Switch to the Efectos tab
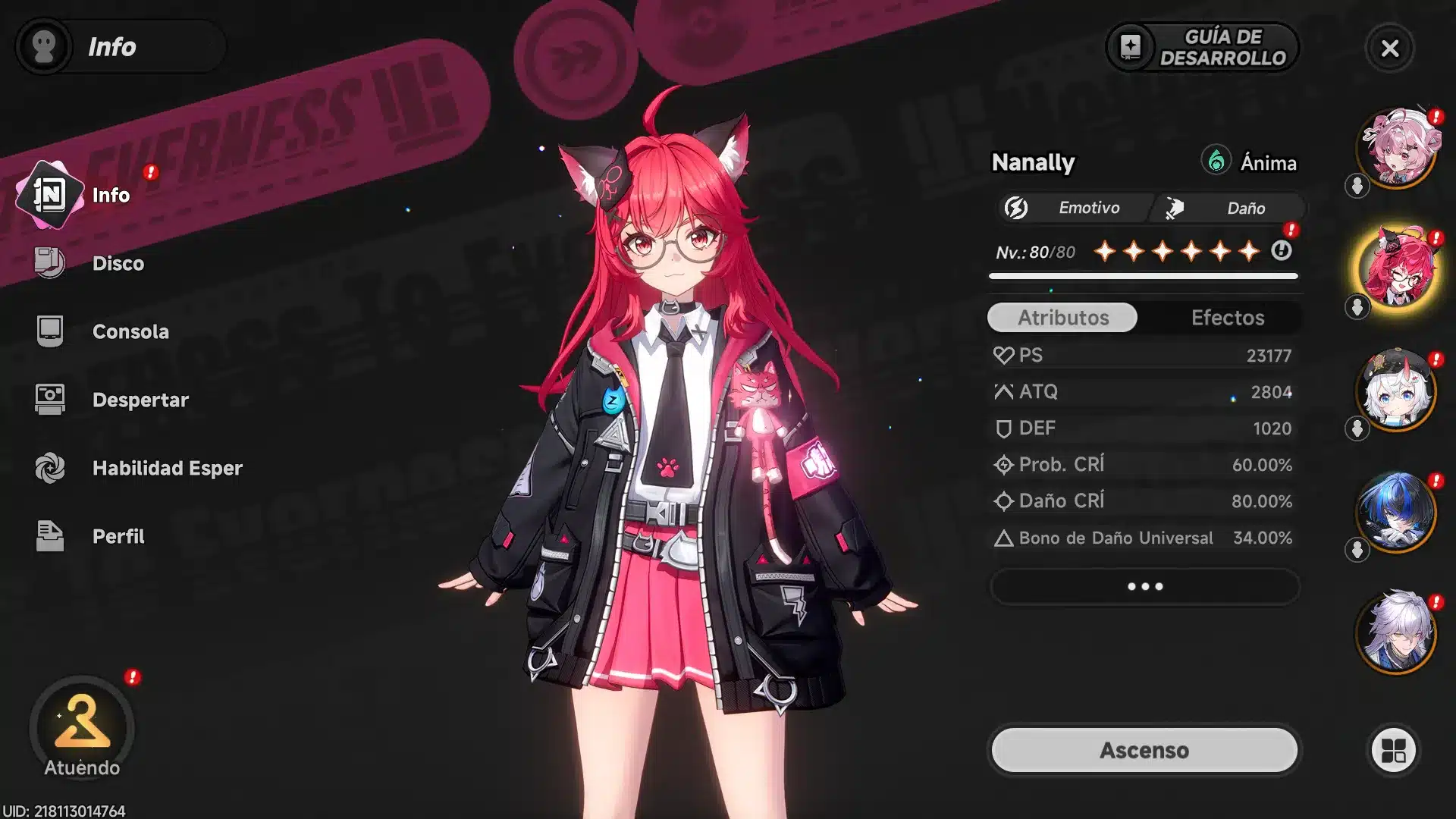 coord(1227,318)
